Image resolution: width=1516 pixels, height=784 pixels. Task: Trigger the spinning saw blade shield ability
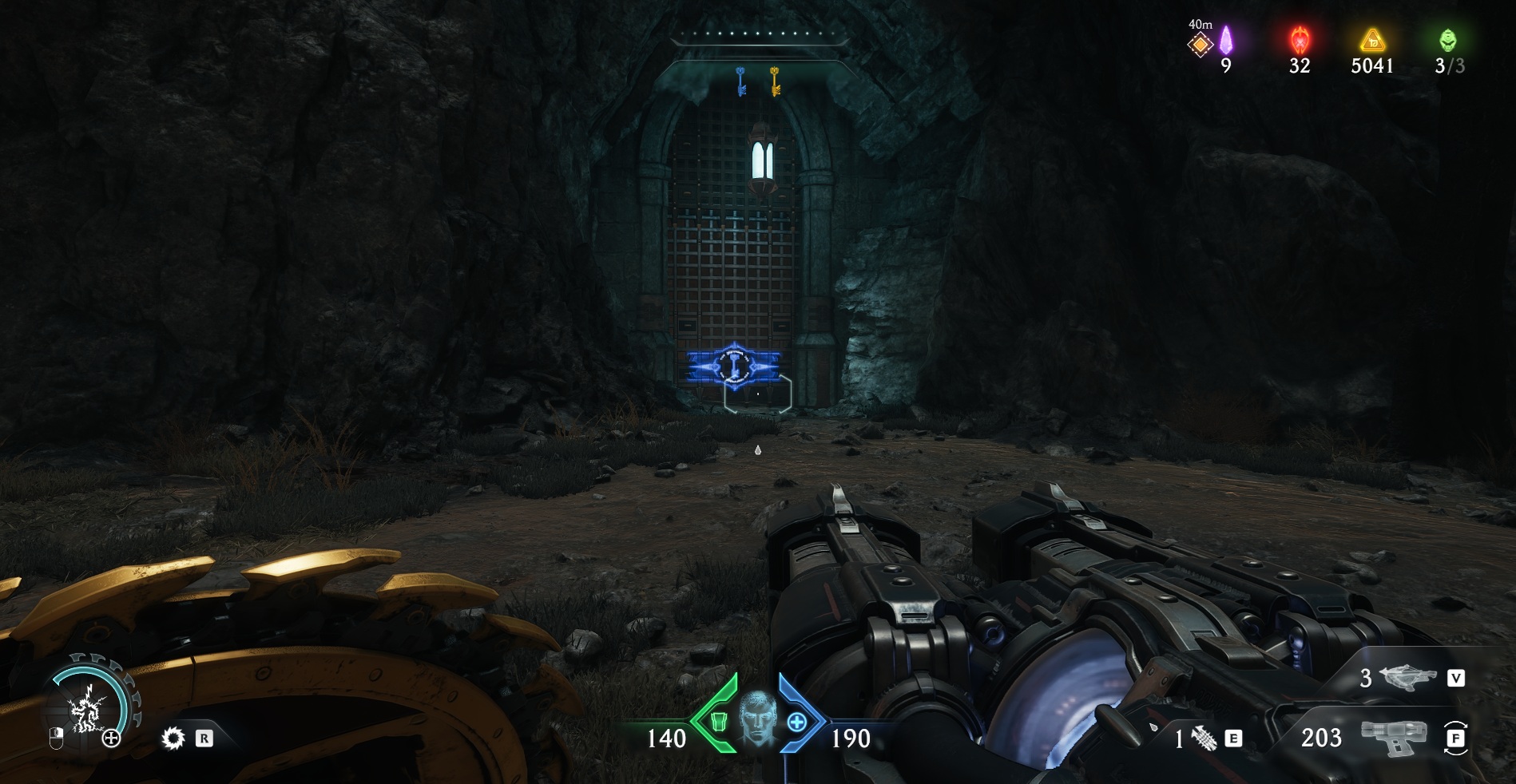(x=173, y=738)
